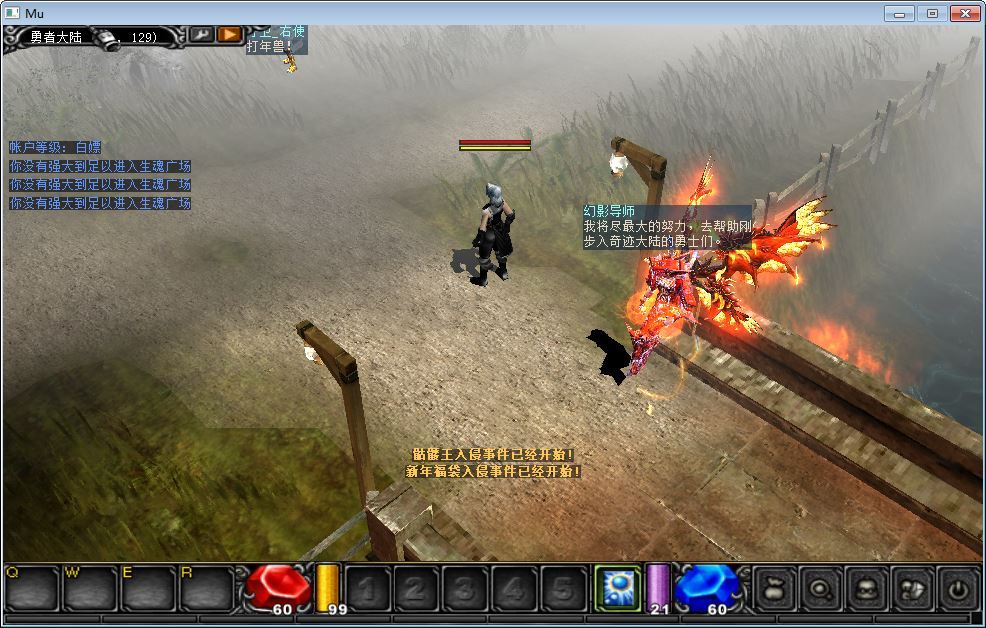Click the megaphone button on the bottom bar

coord(912,589)
